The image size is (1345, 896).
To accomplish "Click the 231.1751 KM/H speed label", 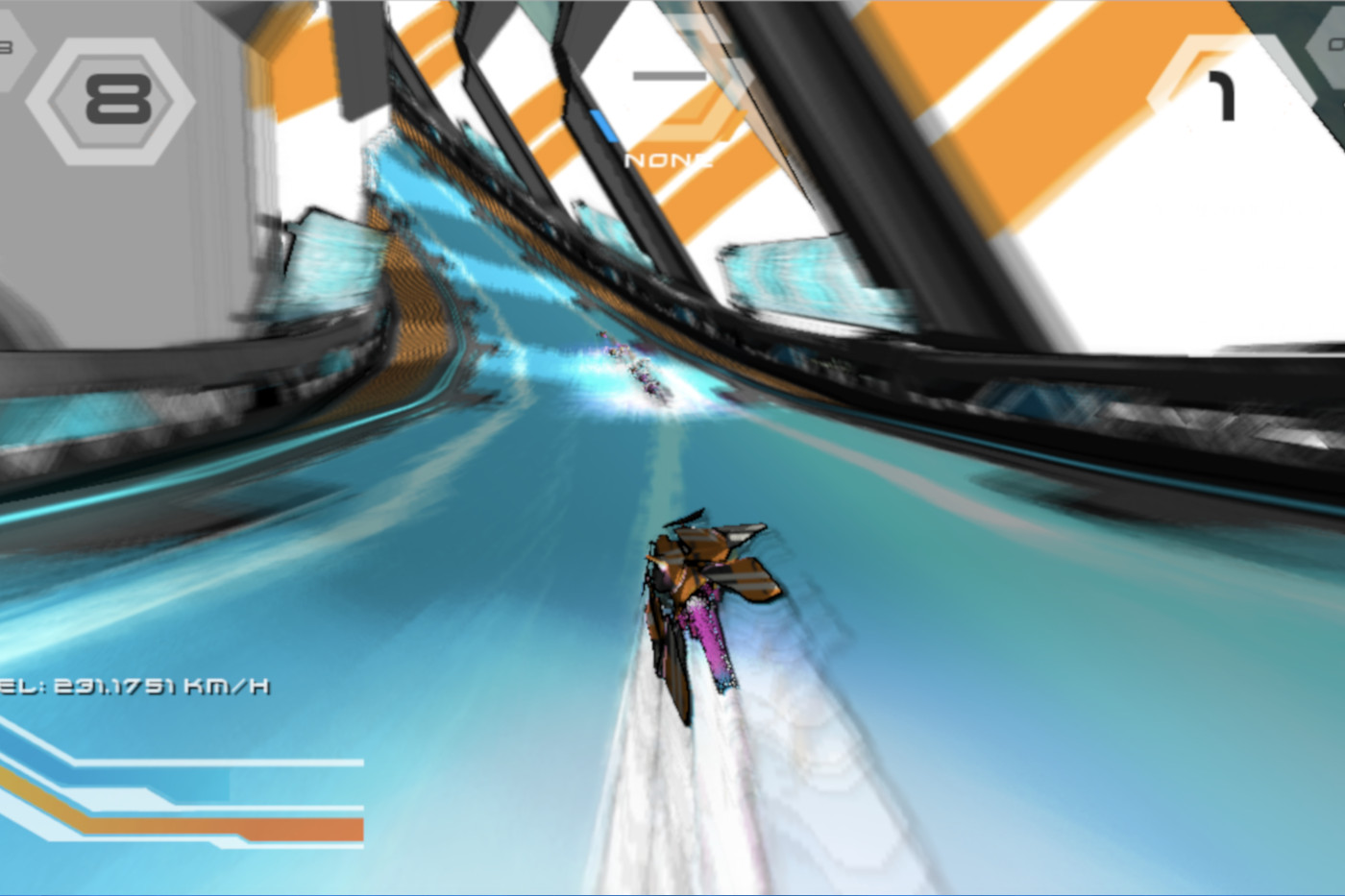I will (x=134, y=686).
